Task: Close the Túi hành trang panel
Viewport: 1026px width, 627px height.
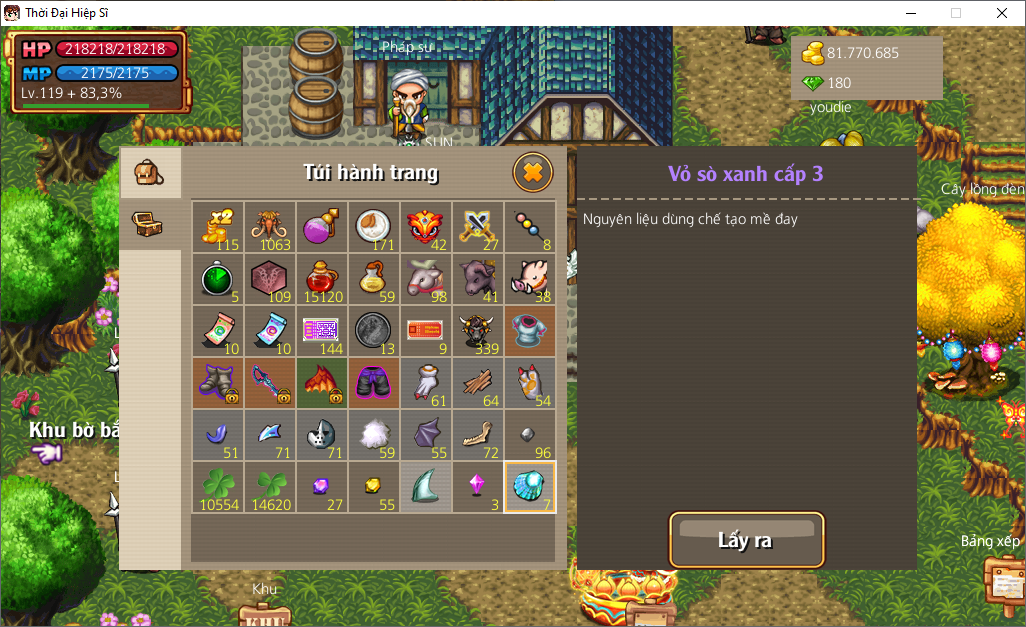Action: click(x=532, y=173)
